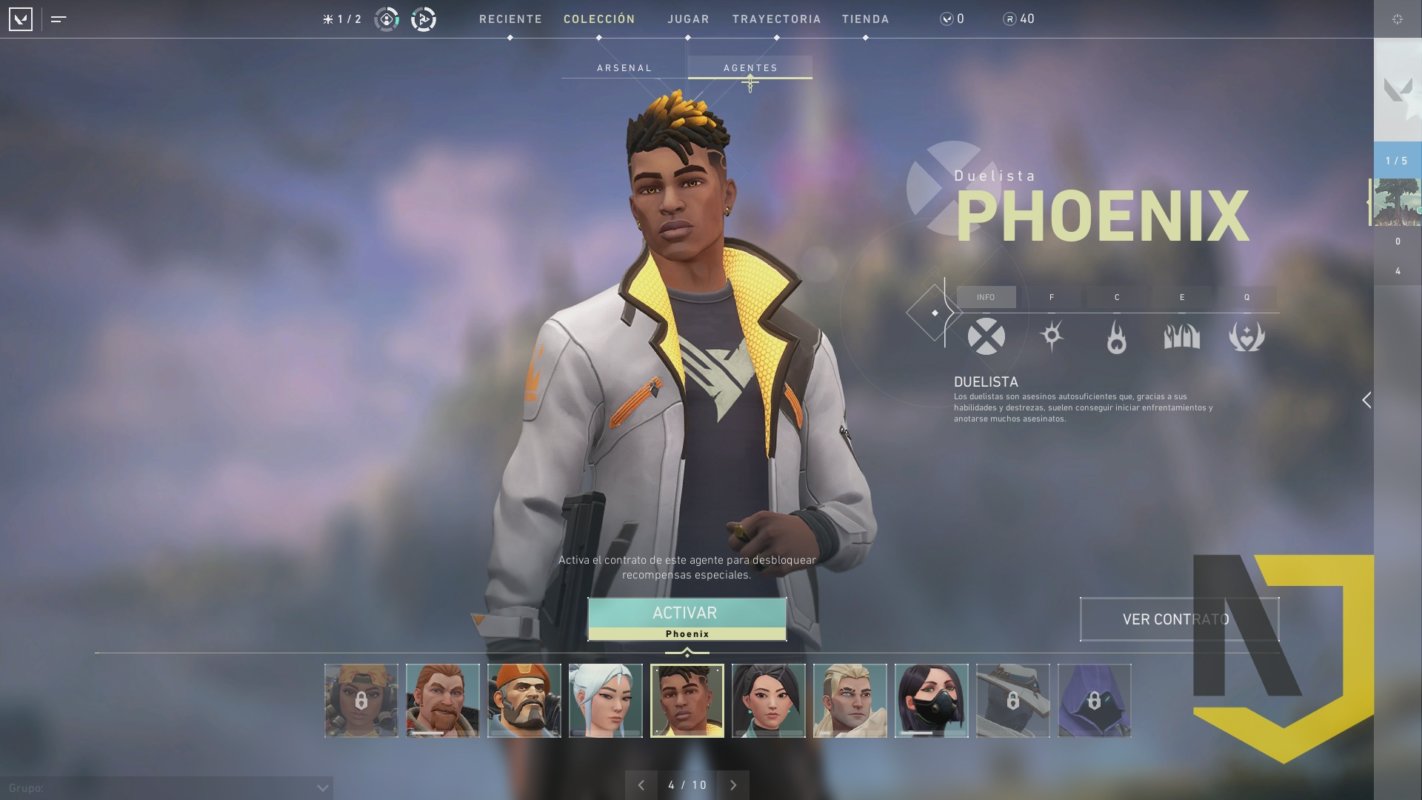Switch to the ARSENAL tab

[x=625, y=67]
